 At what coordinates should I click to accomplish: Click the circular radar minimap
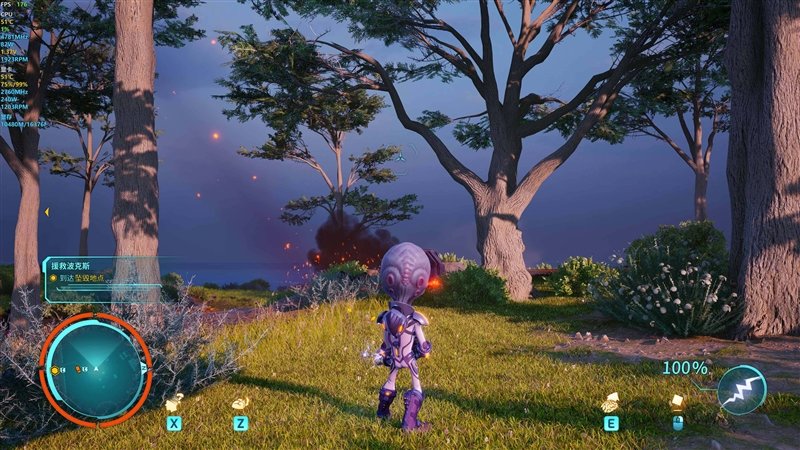(96, 367)
